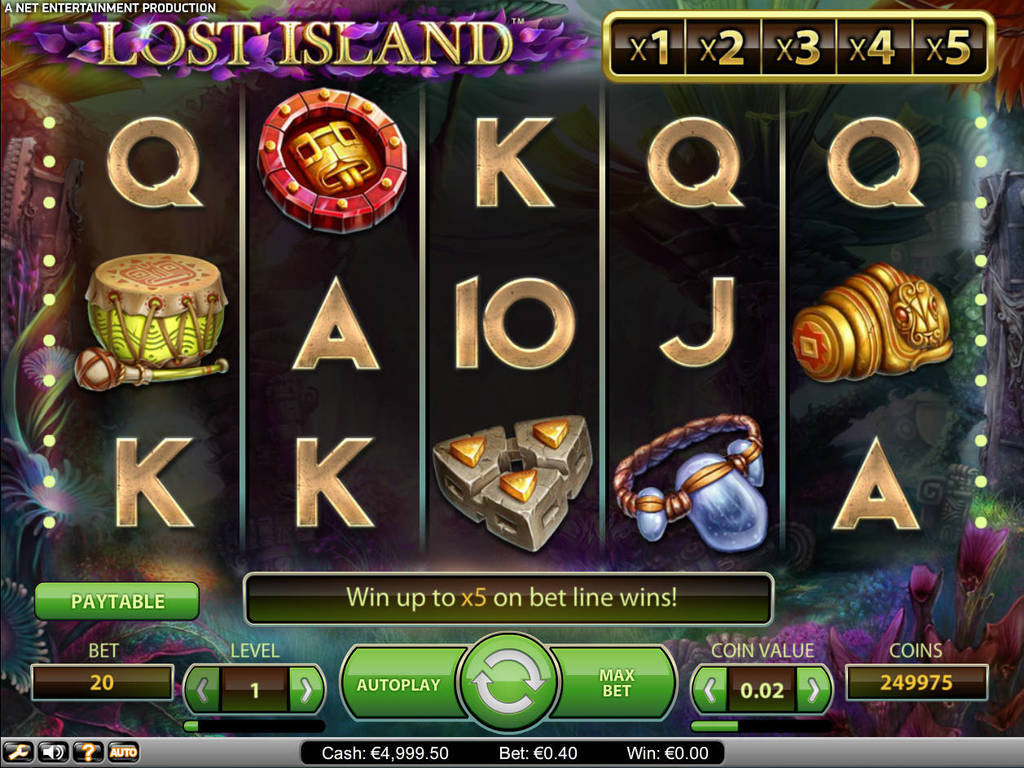
Task: Open help with the question mark icon
Action: coord(88,752)
